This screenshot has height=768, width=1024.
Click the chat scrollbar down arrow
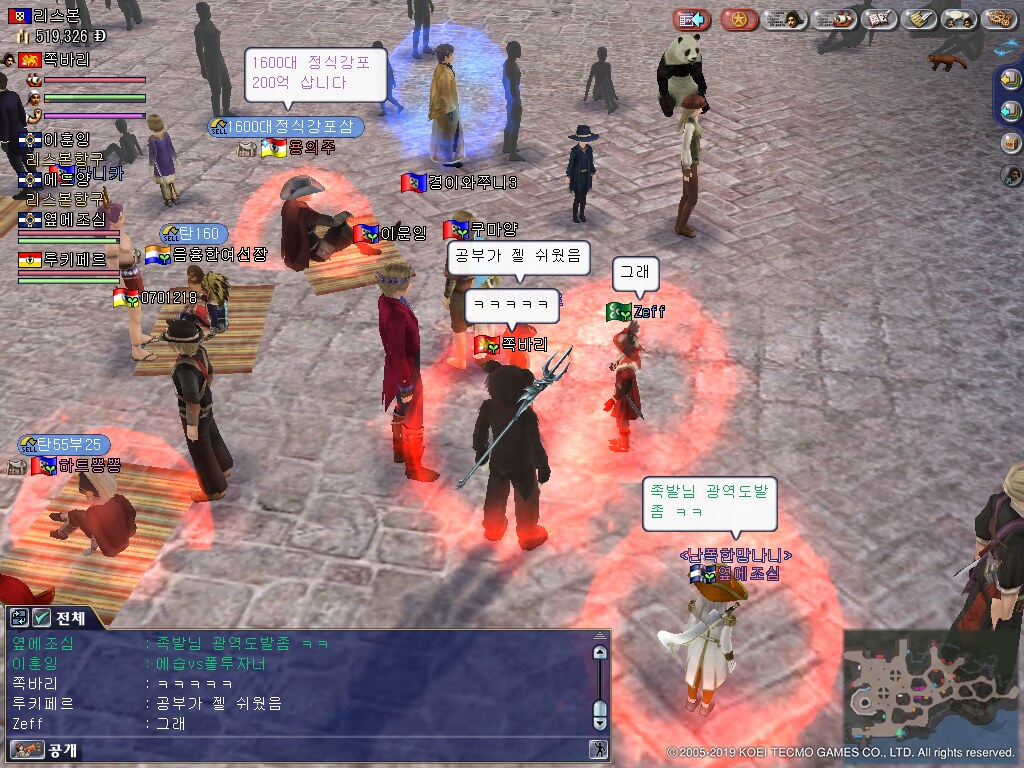(x=600, y=721)
